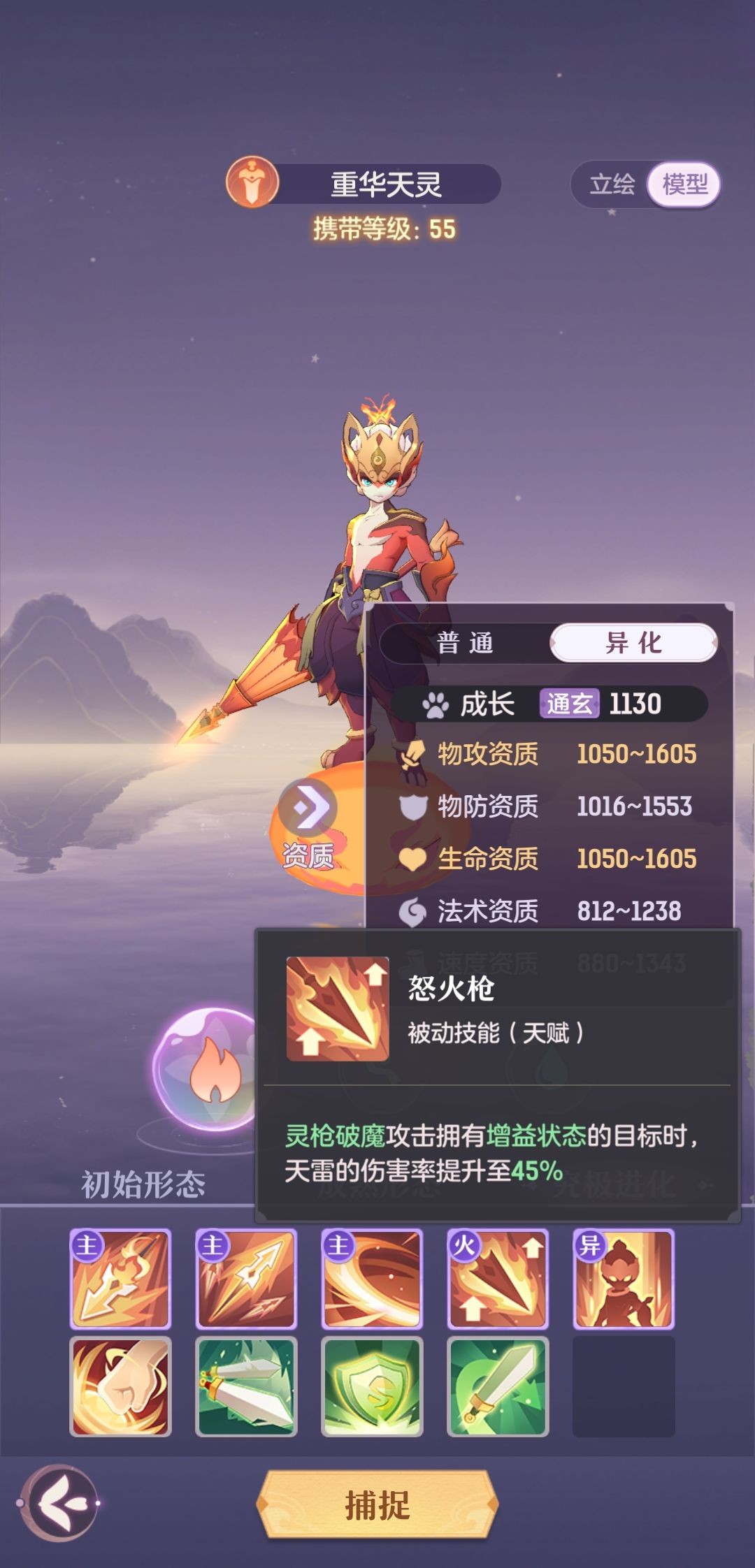Viewport: 755px width, 1568px height.
Task: View the arrow volley main skill
Action: click(x=246, y=1279)
